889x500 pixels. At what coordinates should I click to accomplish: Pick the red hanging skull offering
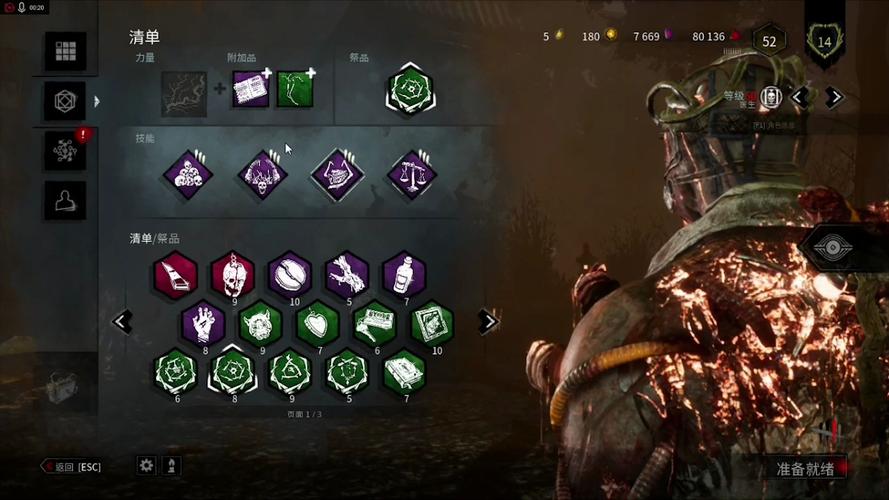pos(232,273)
